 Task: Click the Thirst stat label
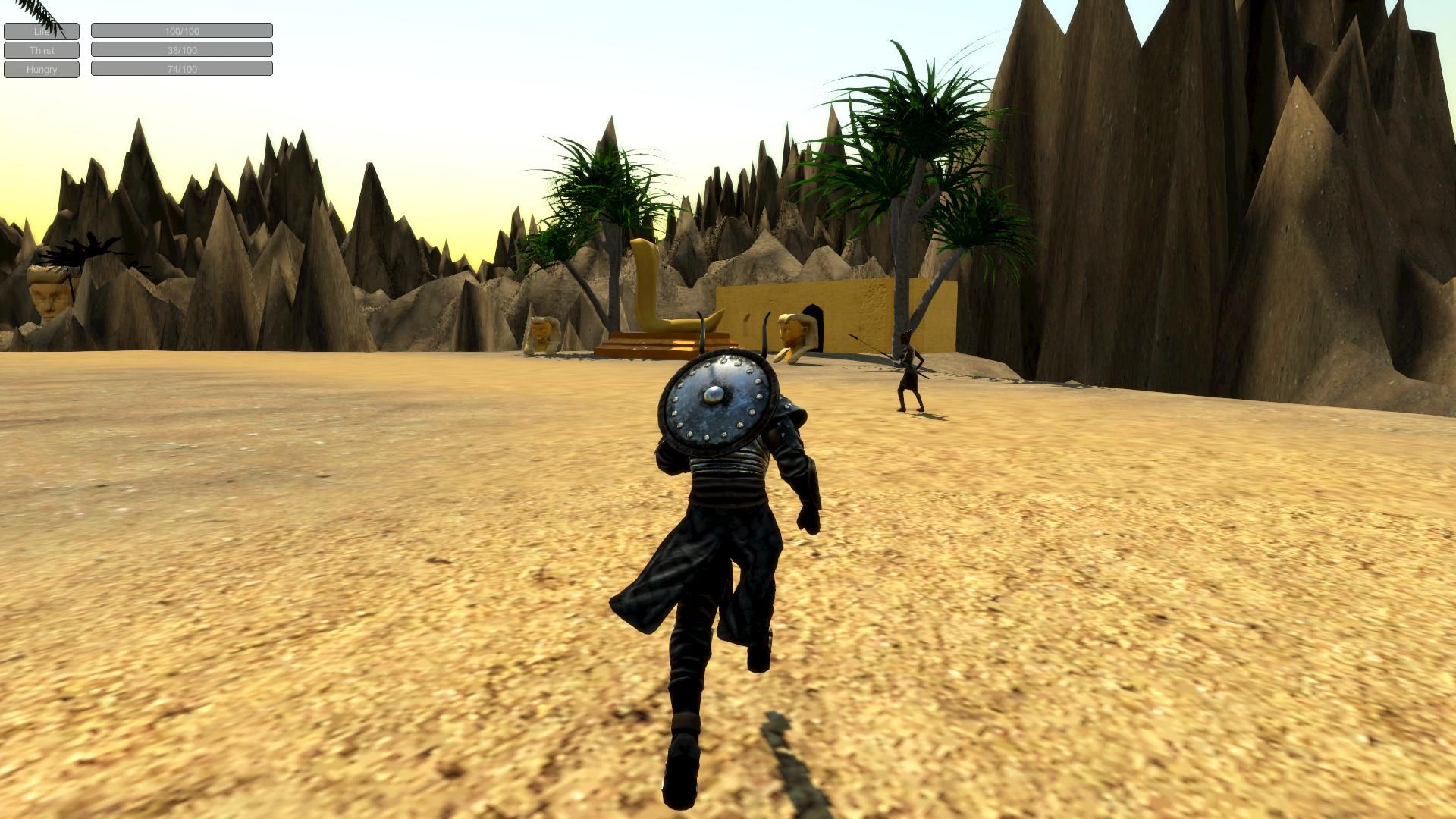coord(41,50)
